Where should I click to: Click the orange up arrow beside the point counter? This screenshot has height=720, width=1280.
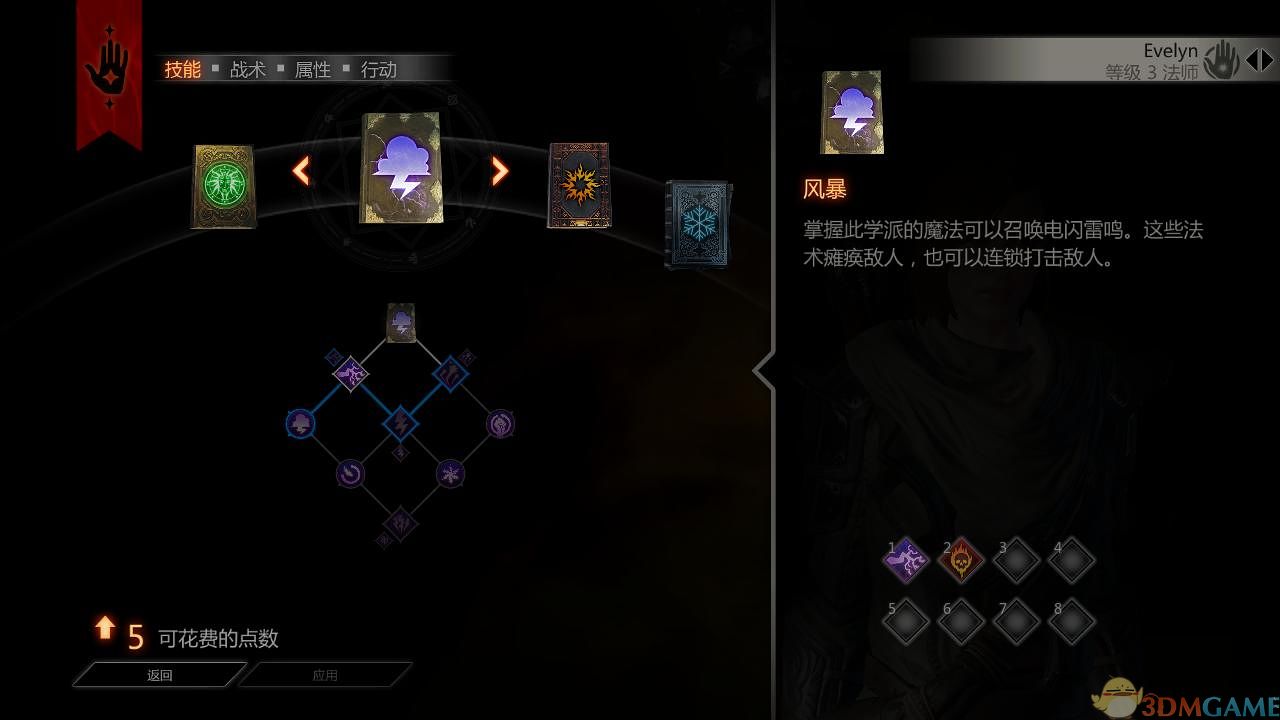[104, 630]
